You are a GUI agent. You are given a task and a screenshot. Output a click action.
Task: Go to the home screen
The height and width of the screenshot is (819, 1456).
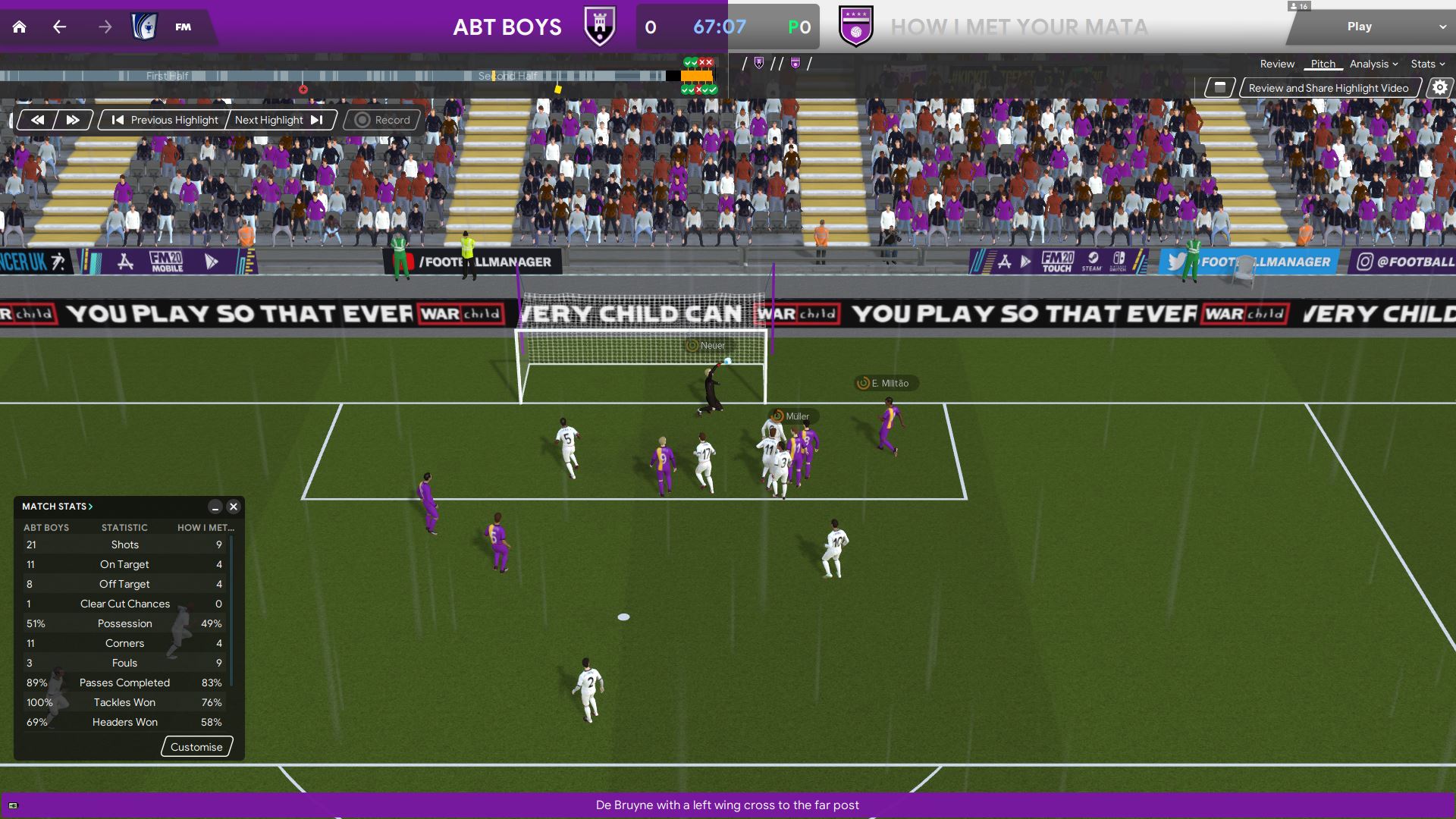click(x=20, y=27)
